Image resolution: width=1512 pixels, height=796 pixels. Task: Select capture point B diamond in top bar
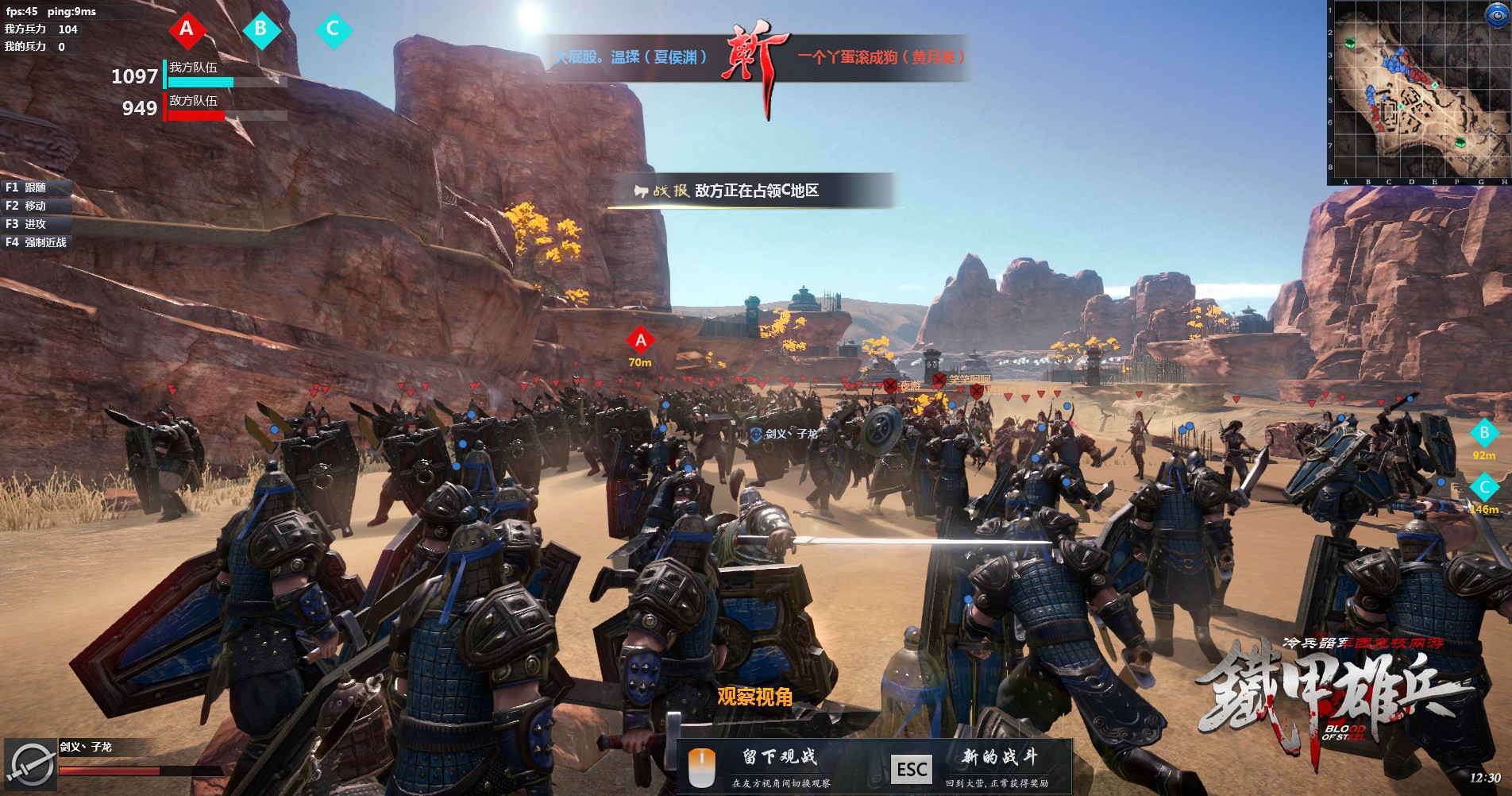[260, 29]
